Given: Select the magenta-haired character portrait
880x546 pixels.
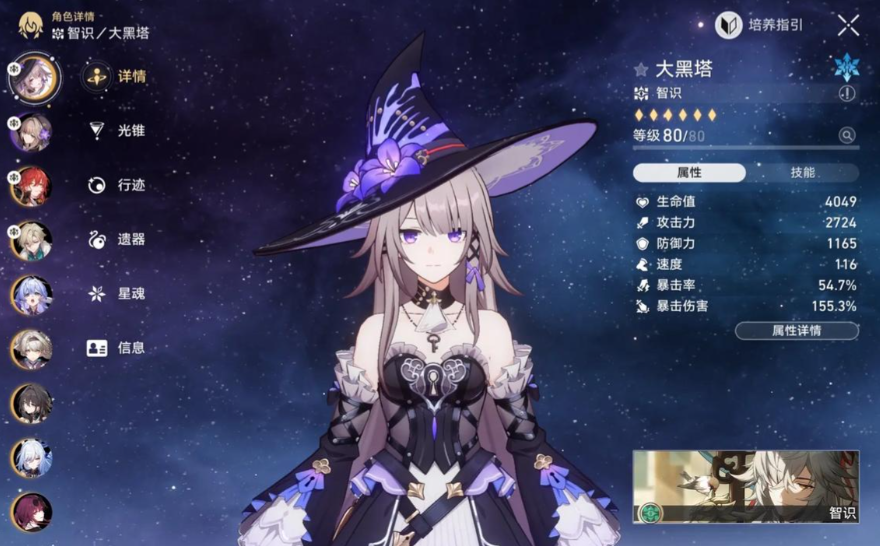Looking at the screenshot, I should tap(31, 512).
